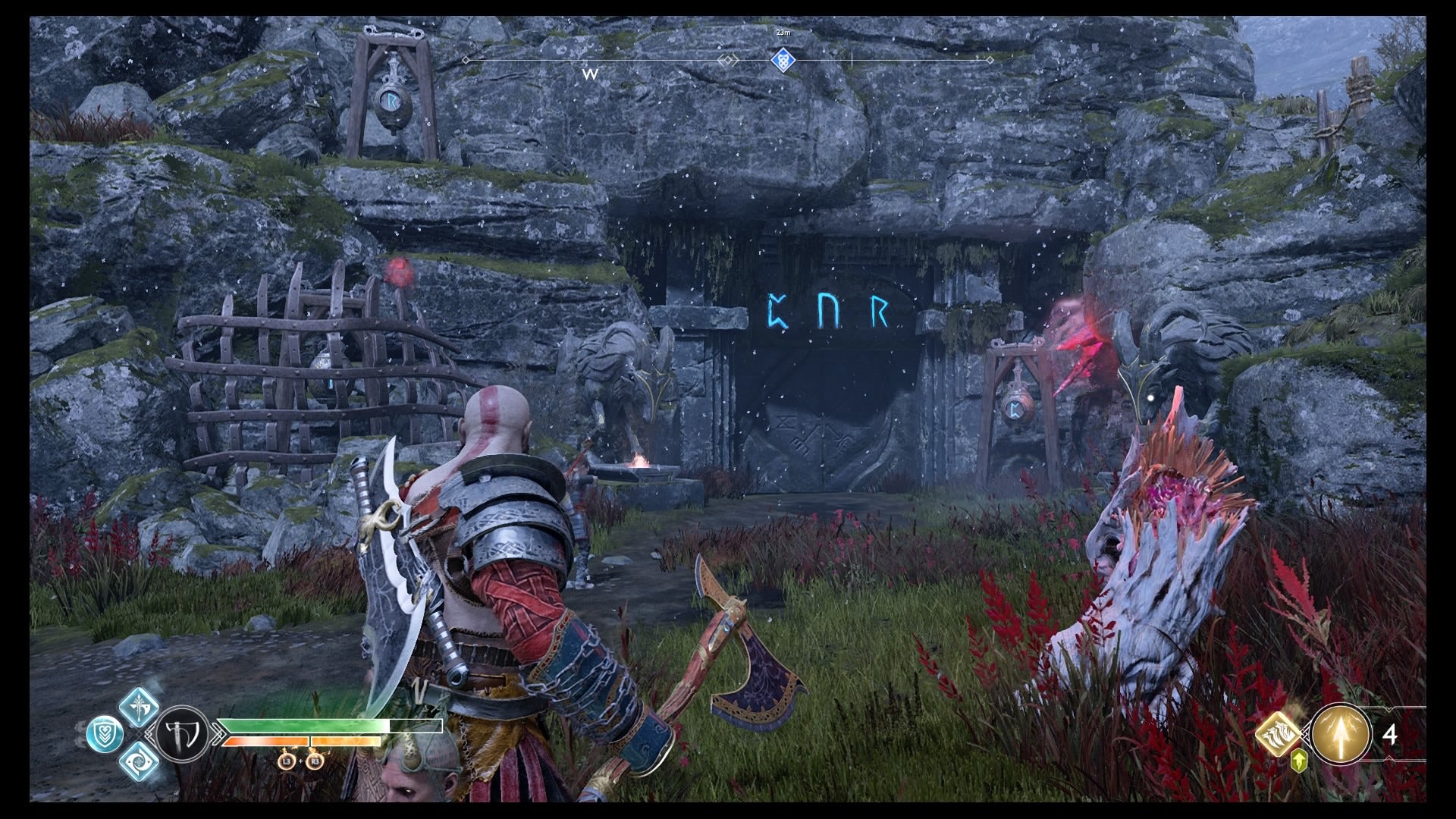Click the green upgrade arrow badge
This screenshot has height=819, width=1456.
pyautogui.click(x=1299, y=760)
